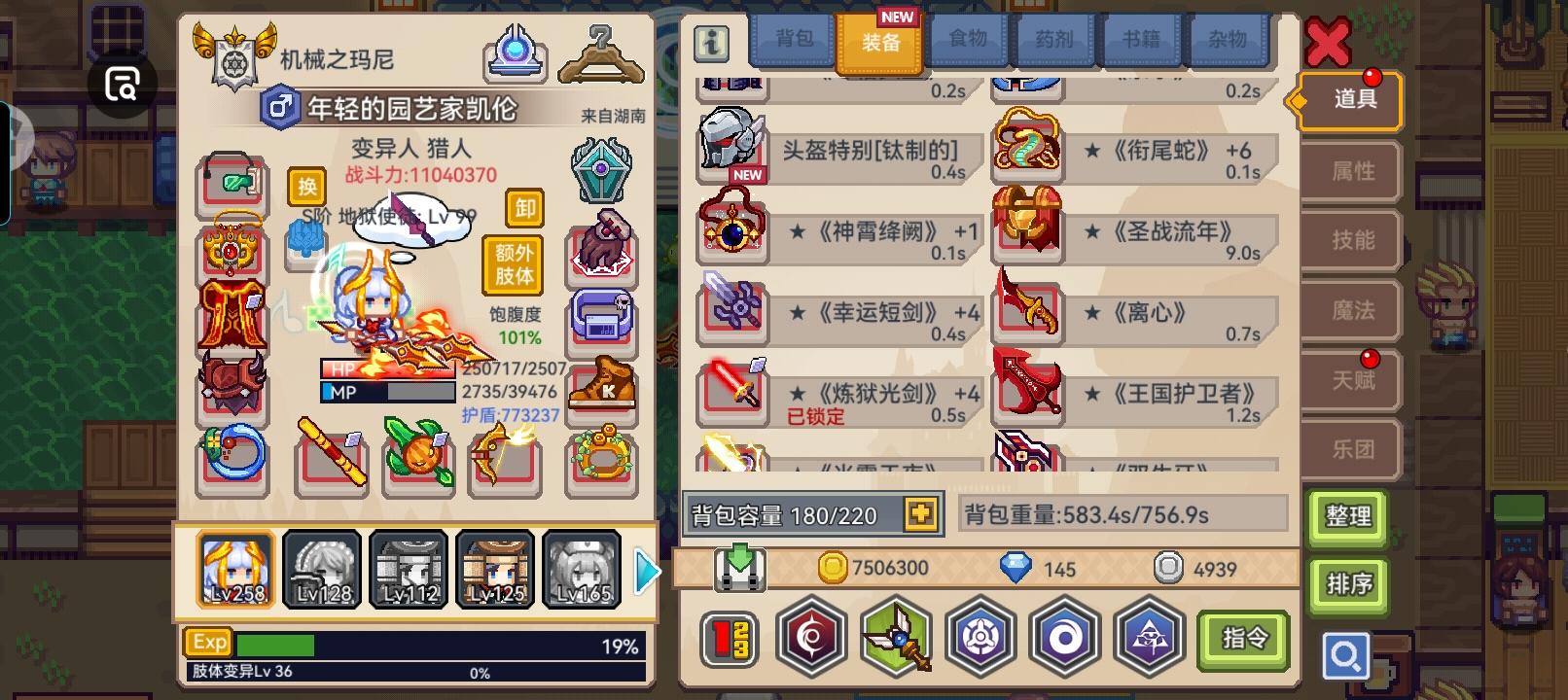Select the Lv165 character portrait

[x=582, y=570]
